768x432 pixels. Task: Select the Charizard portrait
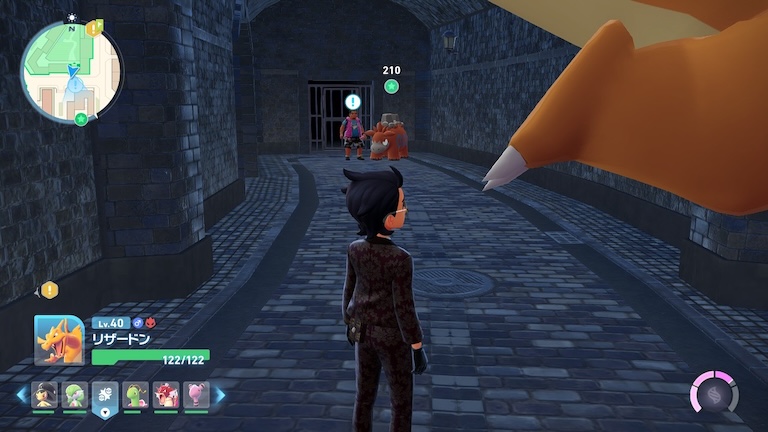pos(58,340)
